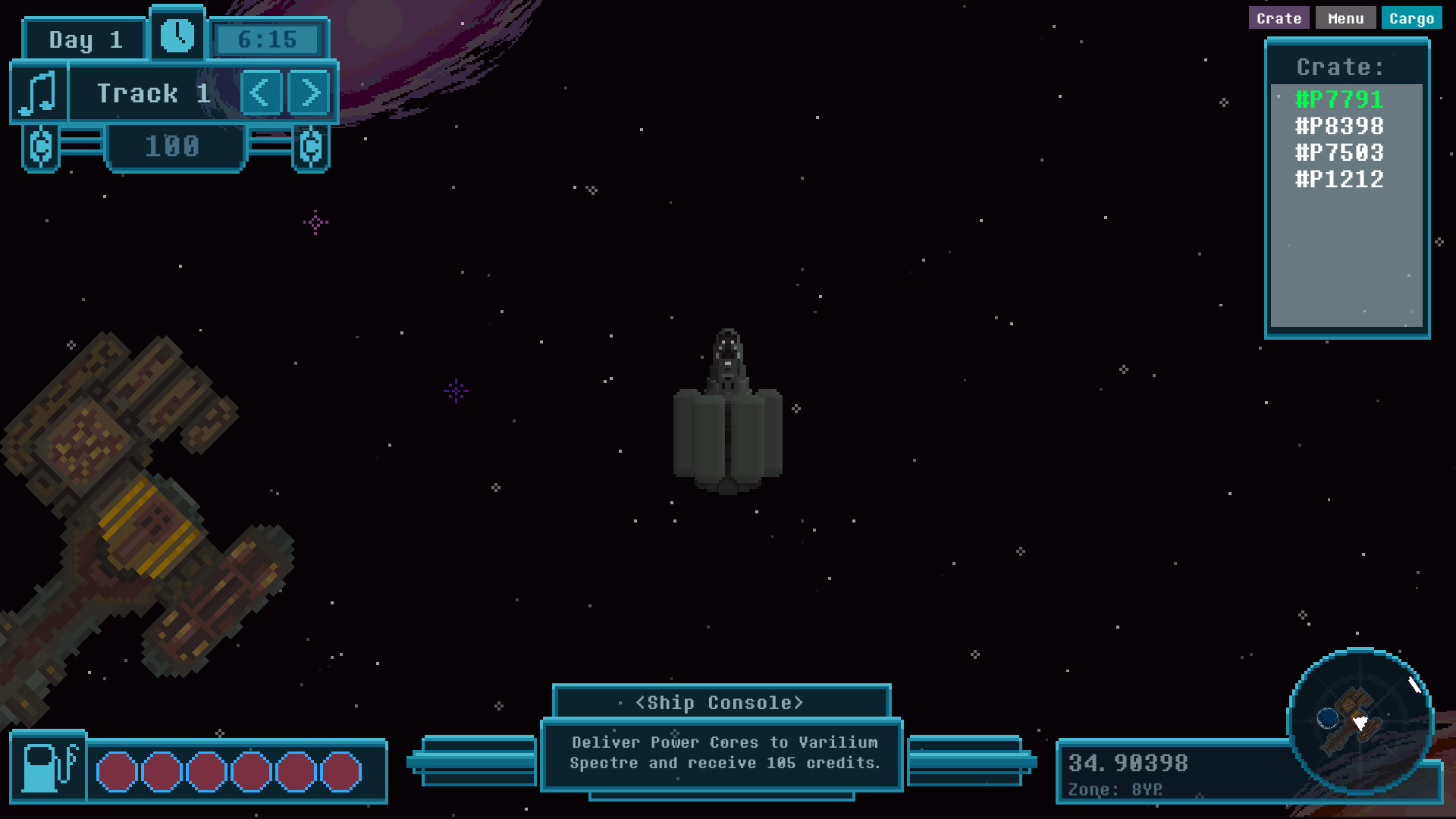
Task: Select crate #P8398 in the list
Action: pos(1339,126)
